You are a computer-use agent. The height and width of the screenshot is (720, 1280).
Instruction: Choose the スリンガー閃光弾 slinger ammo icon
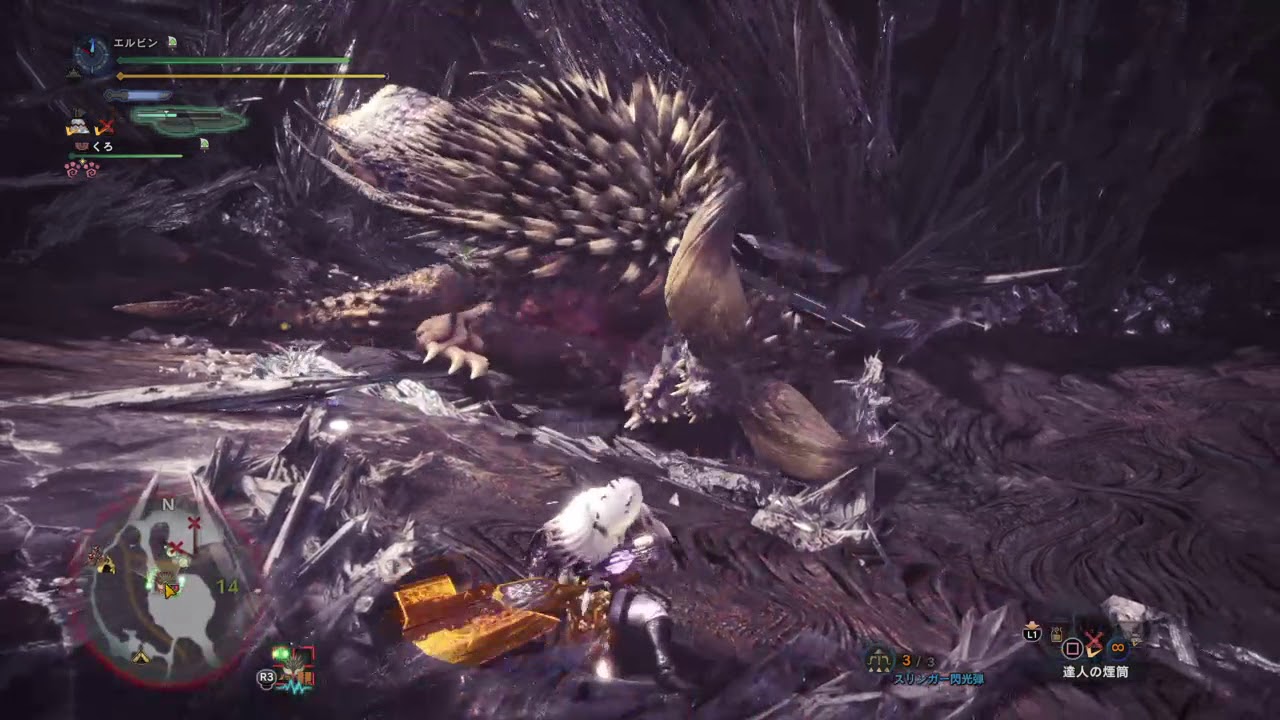[880, 660]
